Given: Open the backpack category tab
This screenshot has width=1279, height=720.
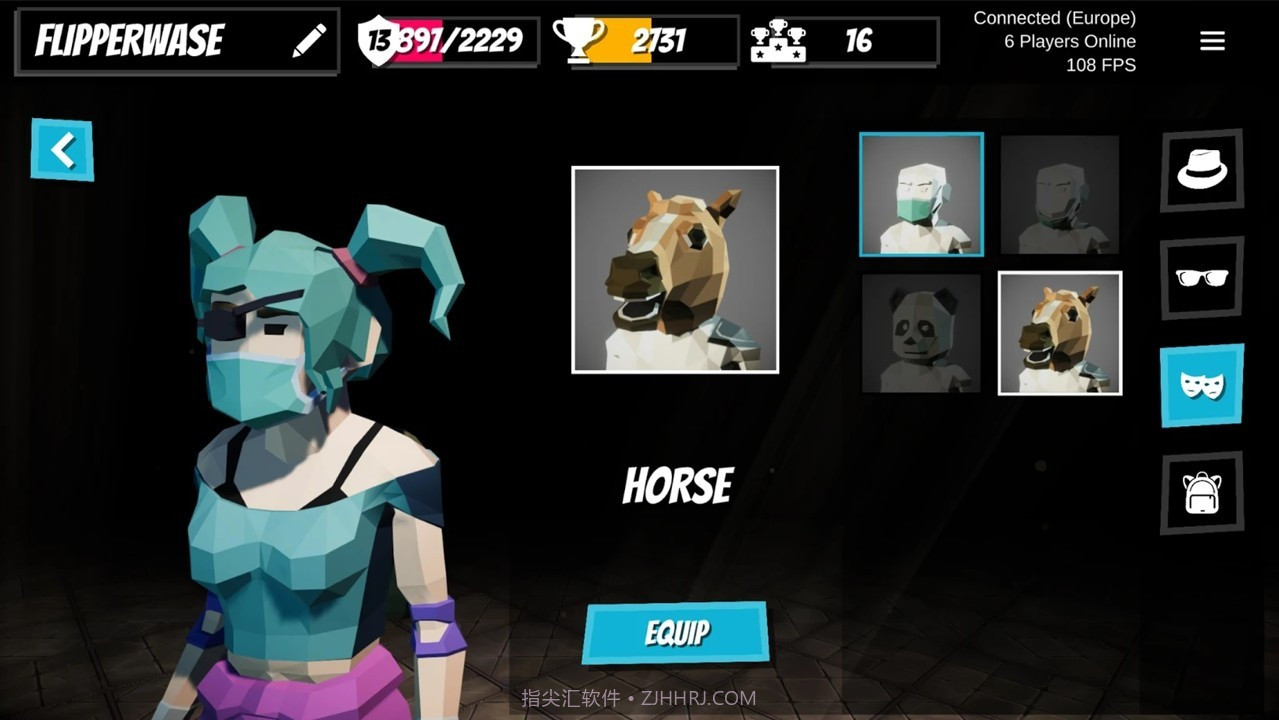Looking at the screenshot, I should point(1201,492).
